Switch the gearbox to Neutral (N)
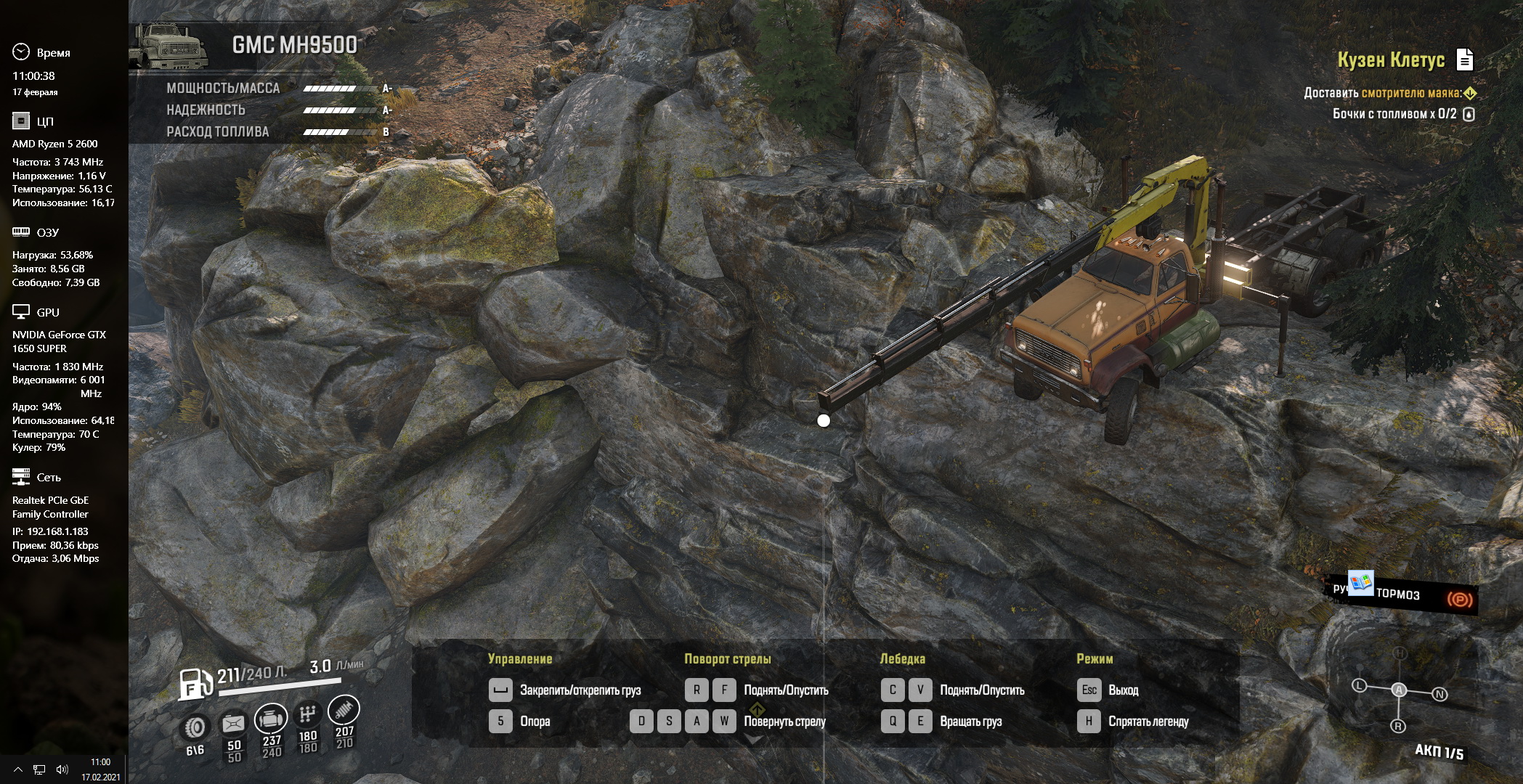Screen dimensions: 1523x784 (1439, 694)
